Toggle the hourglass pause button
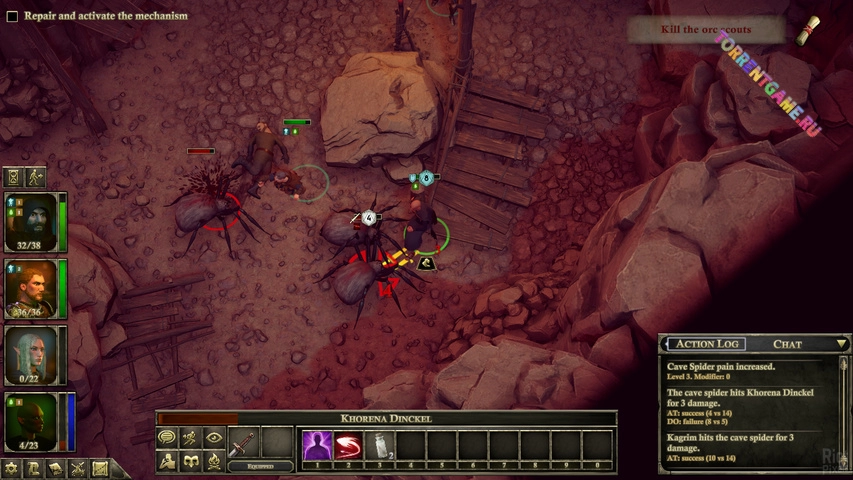The width and height of the screenshot is (853, 480). click(13, 177)
